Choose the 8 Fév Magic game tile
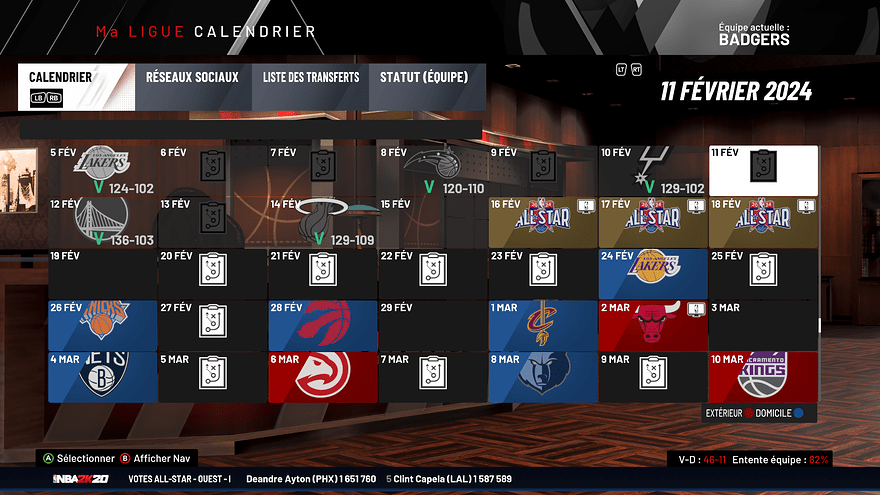880x495 pixels. point(433,170)
